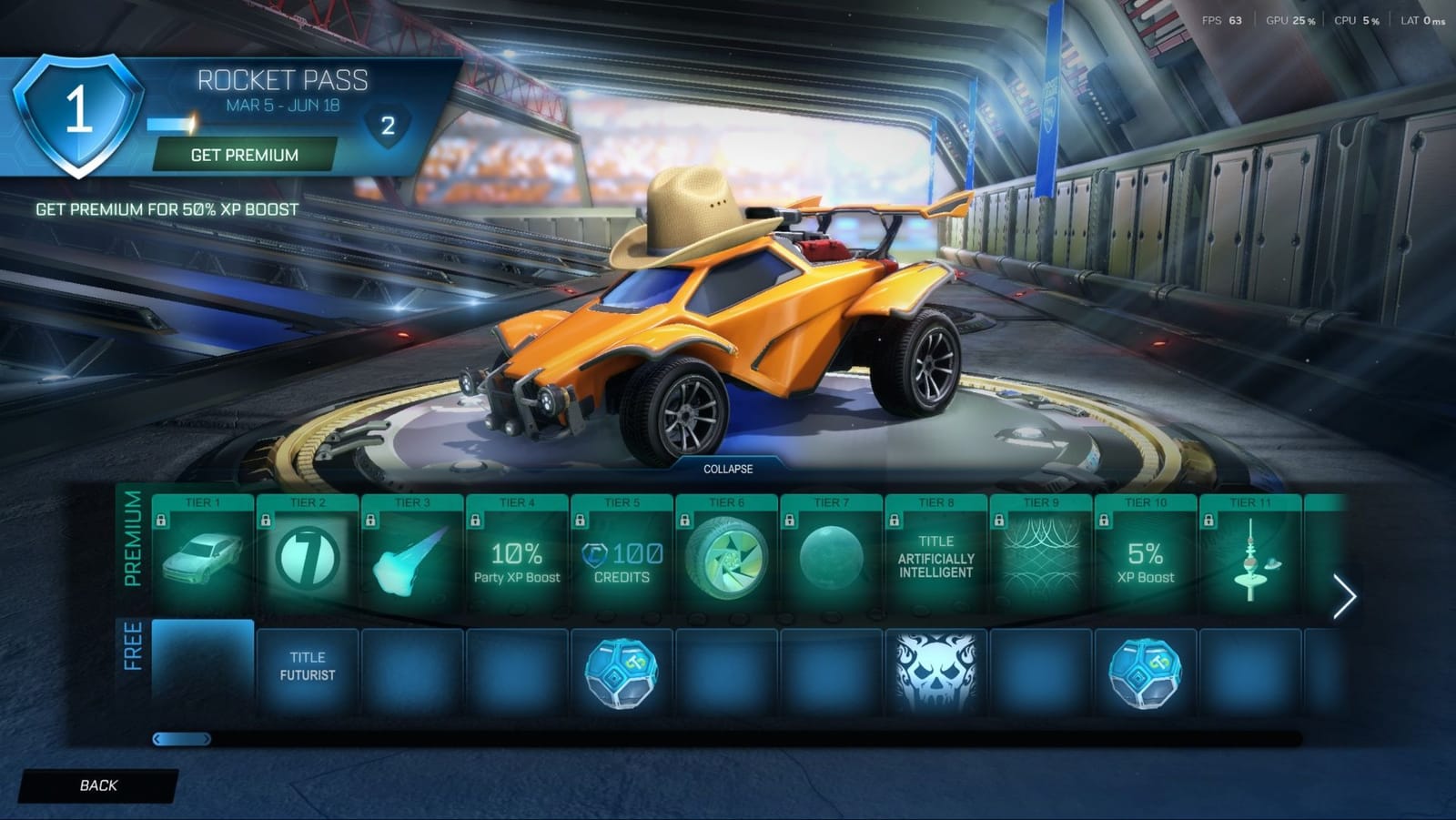Collapse the car preview using the COLLAPSE tab
The width and height of the screenshot is (1456, 820).
tap(726, 470)
